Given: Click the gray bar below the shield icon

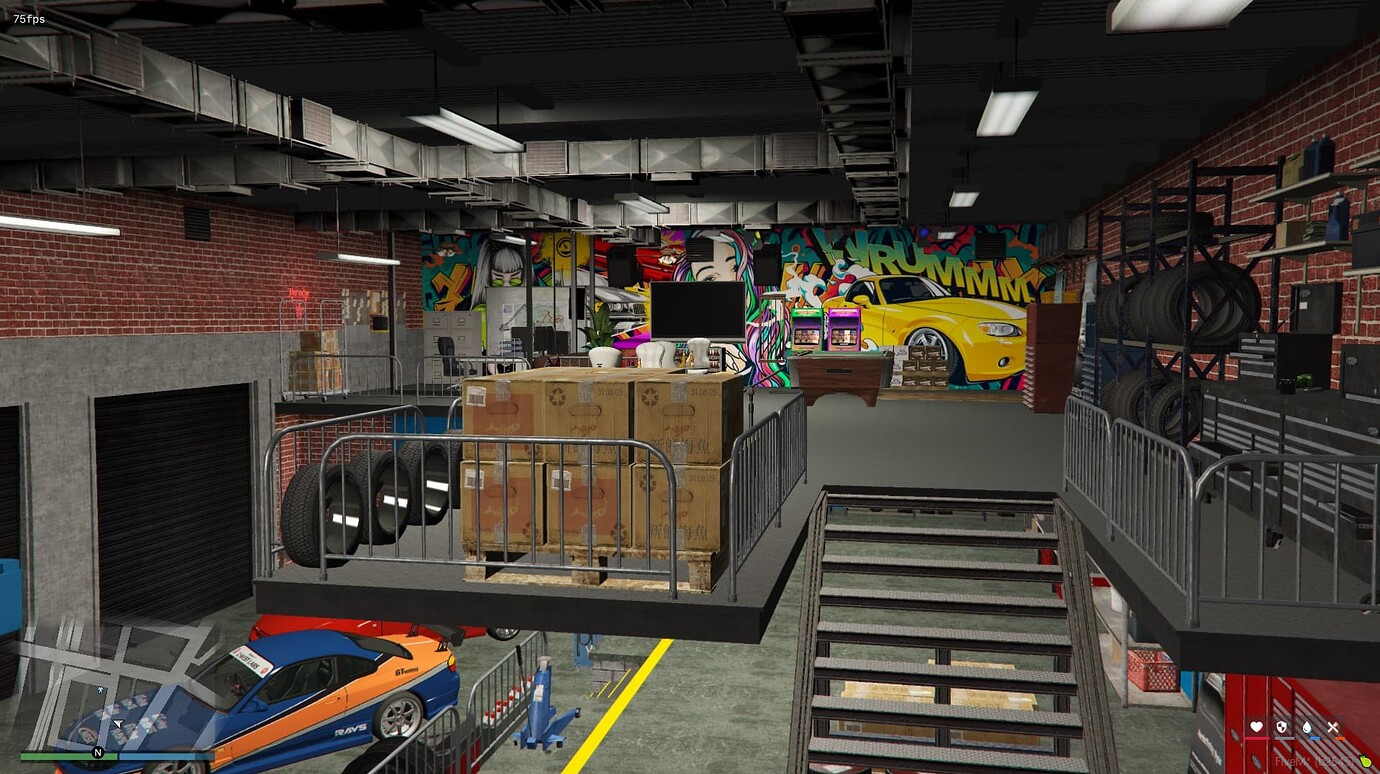Looking at the screenshot, I should pyautogui.click(x=1283, y=738).
